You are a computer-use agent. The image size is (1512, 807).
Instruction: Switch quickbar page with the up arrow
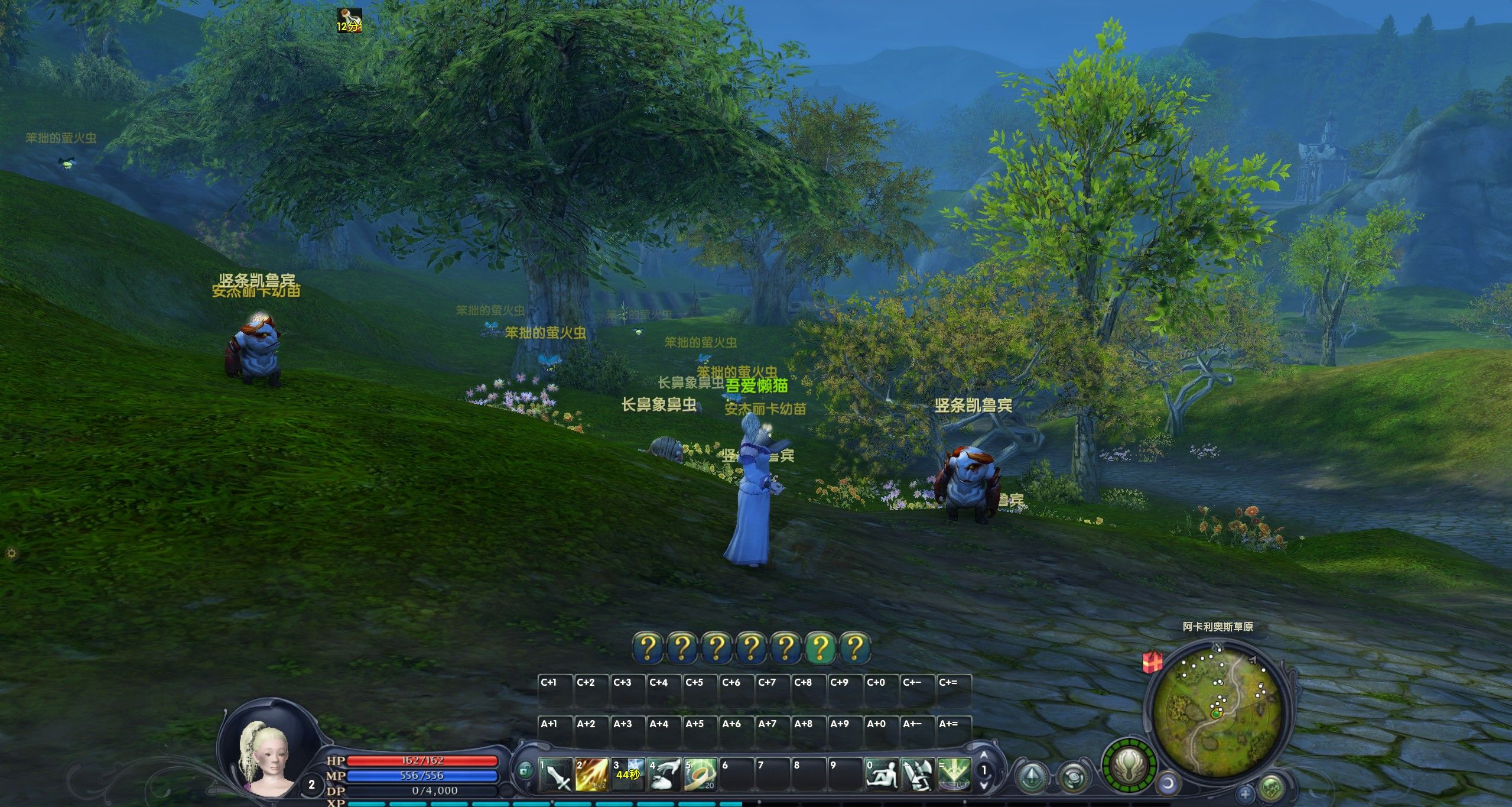984,756
